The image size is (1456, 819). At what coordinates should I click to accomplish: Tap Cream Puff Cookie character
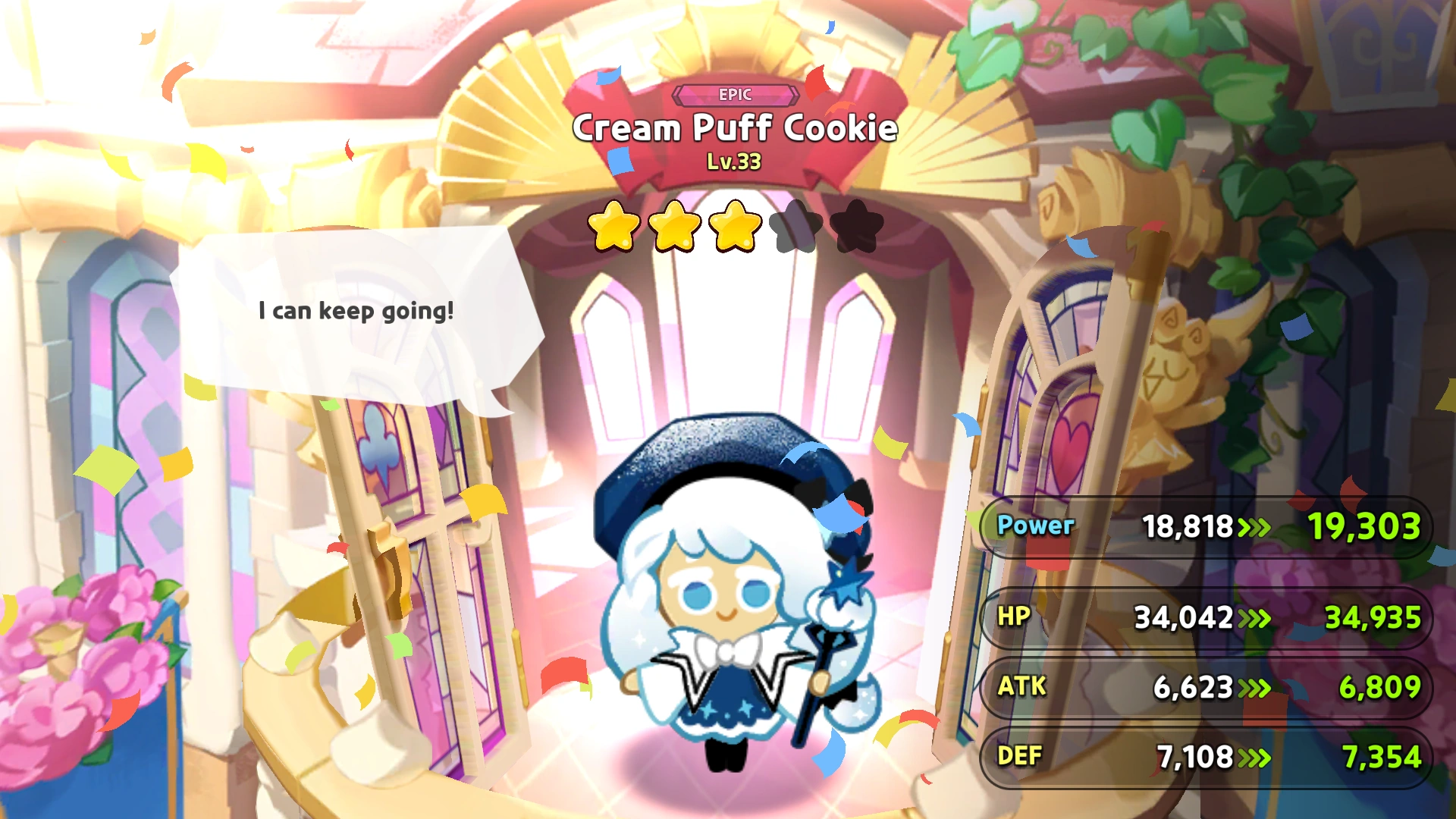728,607
